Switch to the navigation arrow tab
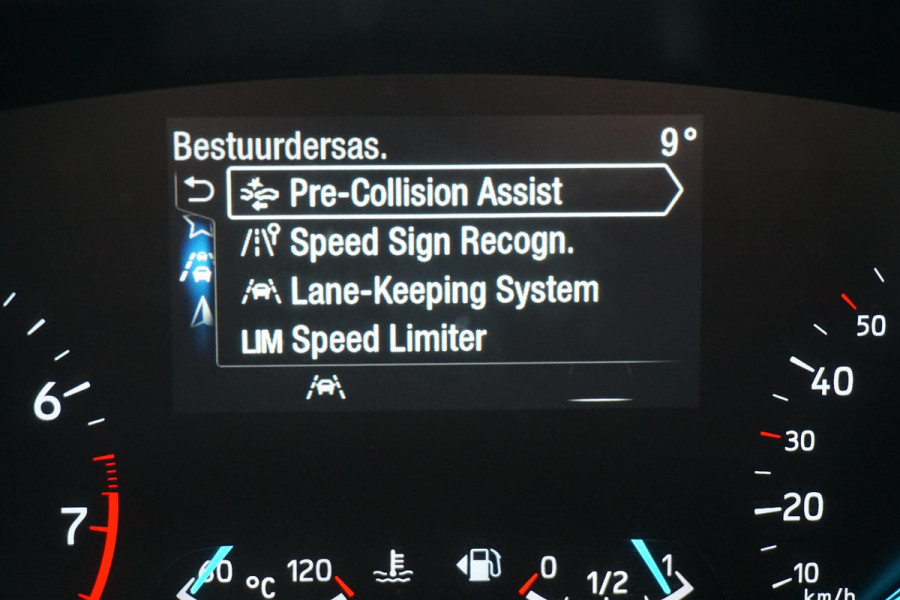900x600 pixels. click(x=201, y=311)
